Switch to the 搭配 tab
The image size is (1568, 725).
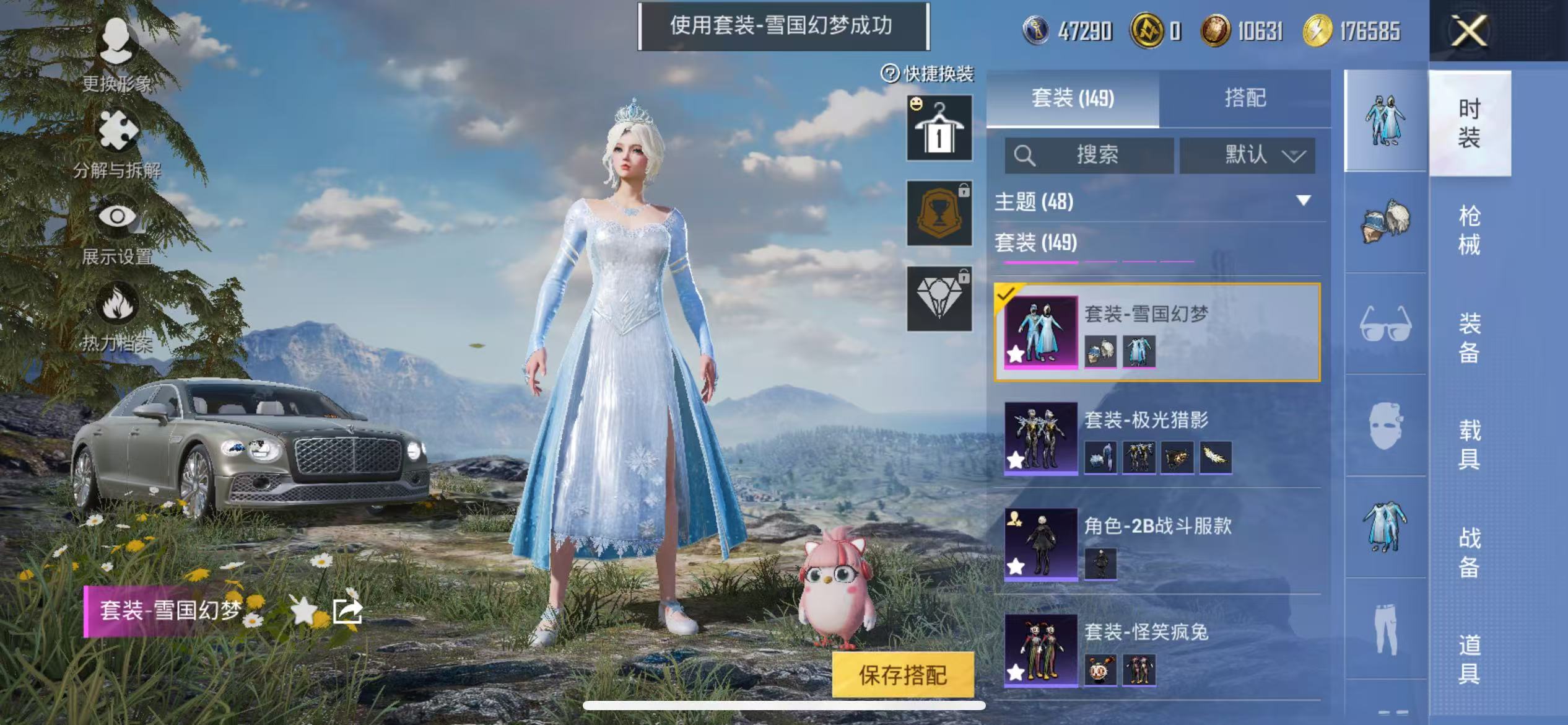tap(1245, 98)
